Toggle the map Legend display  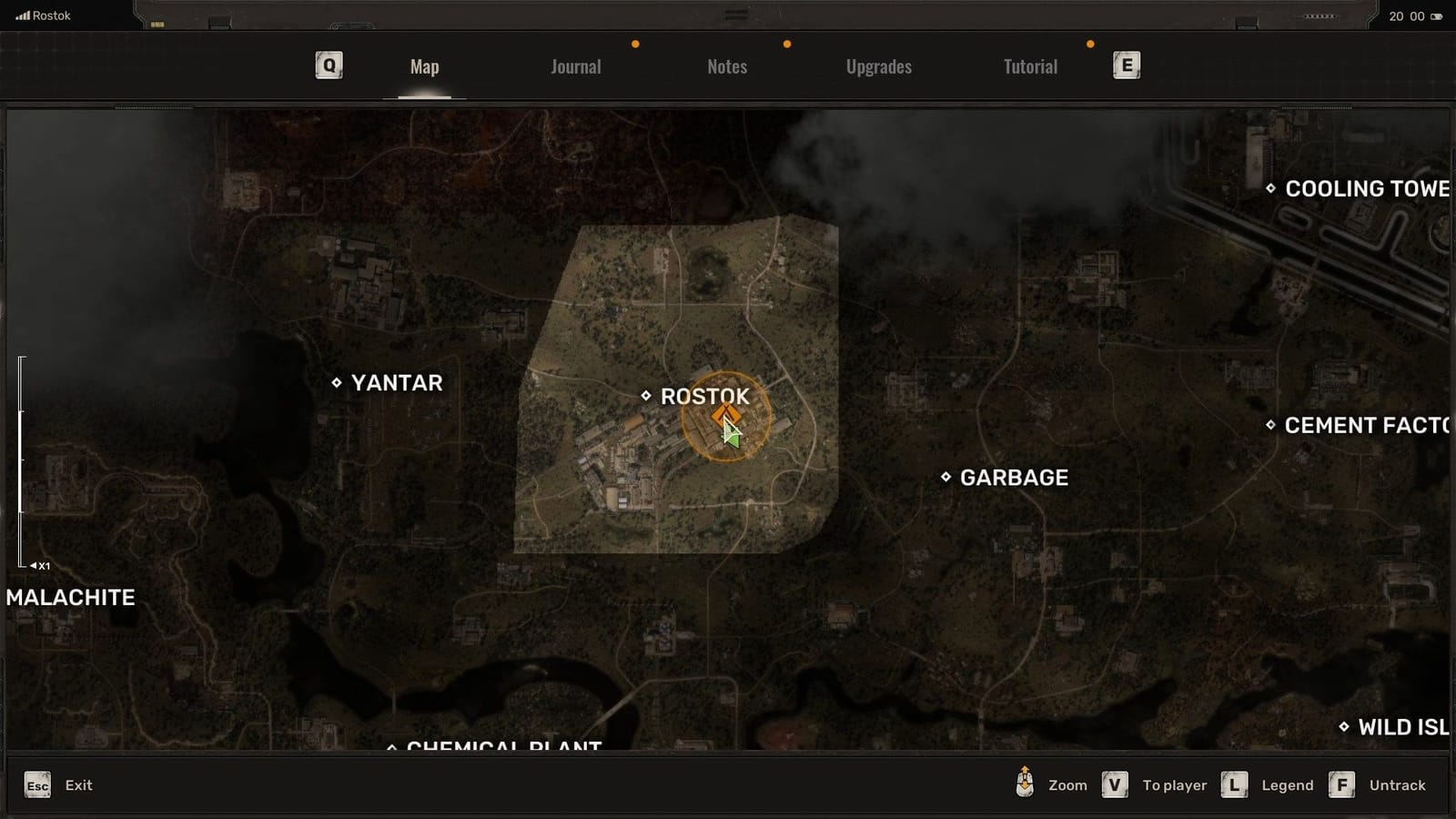(1287, 784)
